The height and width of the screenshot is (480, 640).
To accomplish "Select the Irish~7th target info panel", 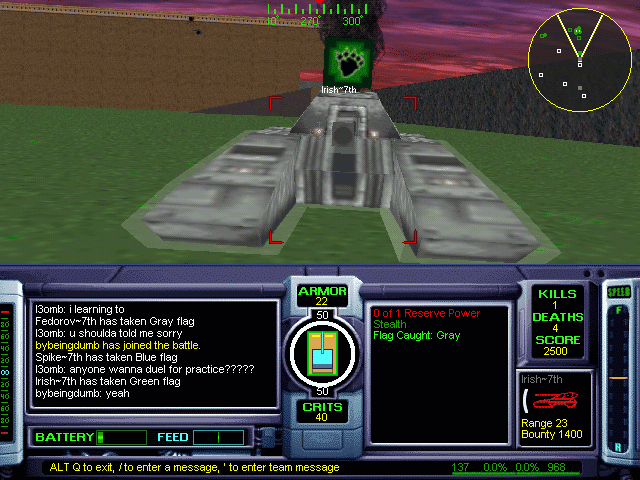I will (555, 407).
